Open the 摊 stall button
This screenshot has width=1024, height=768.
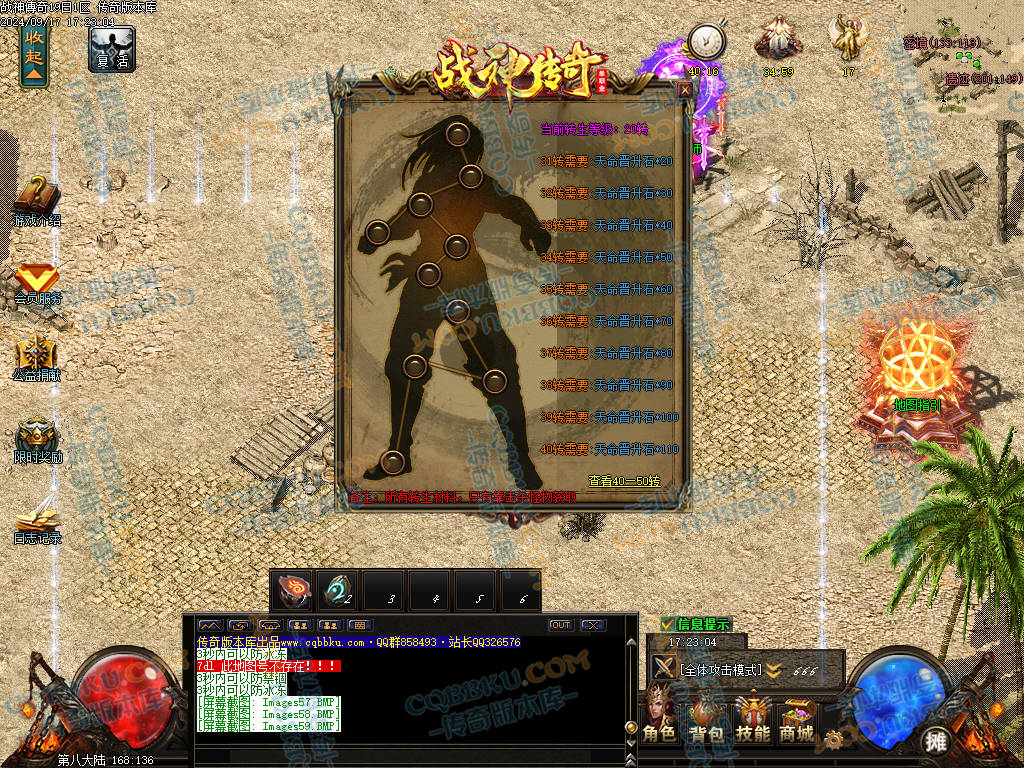pos(936,741)
